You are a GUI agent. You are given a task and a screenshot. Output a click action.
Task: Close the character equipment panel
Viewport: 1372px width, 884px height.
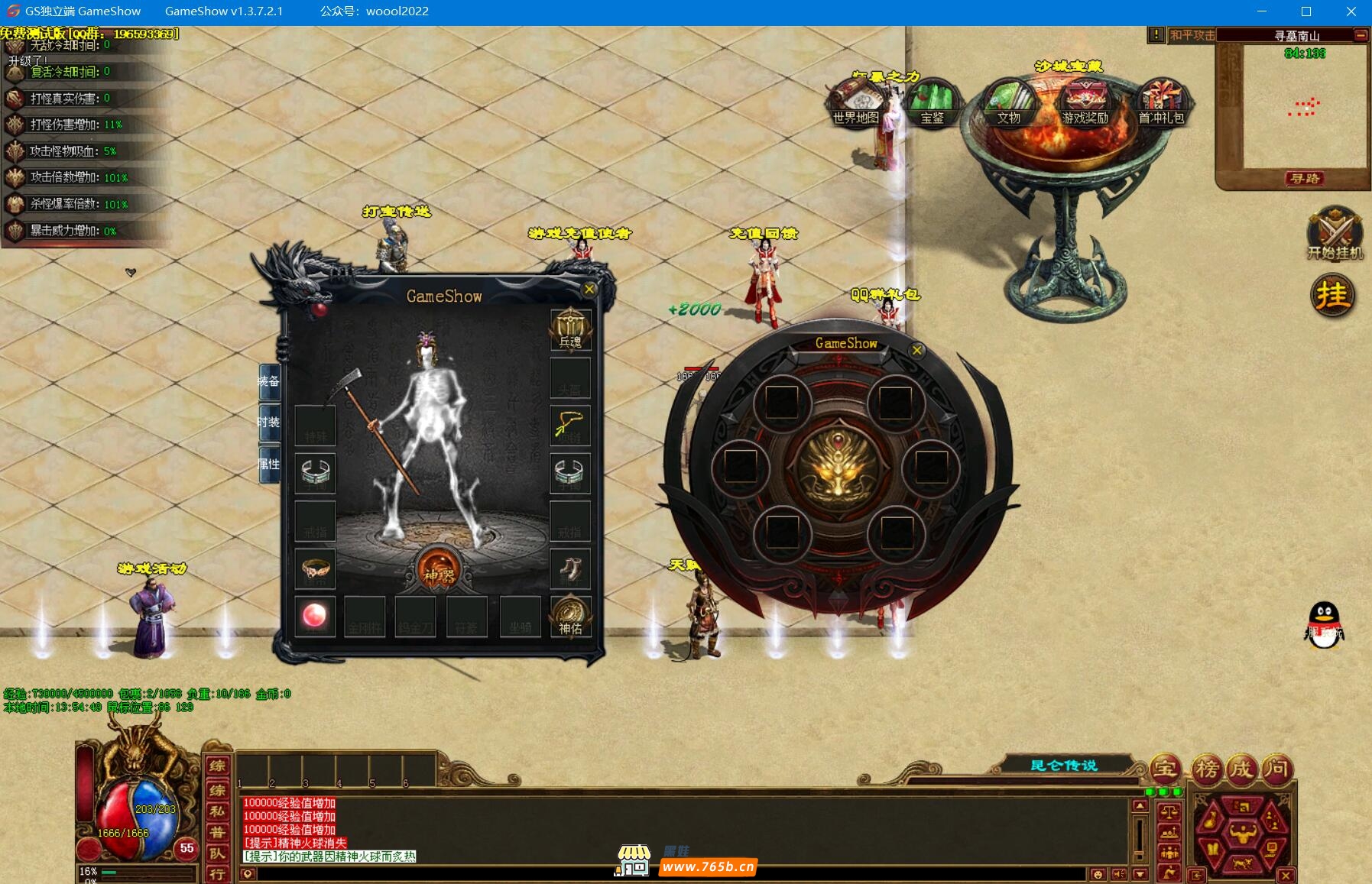click(x=589, y=290)
